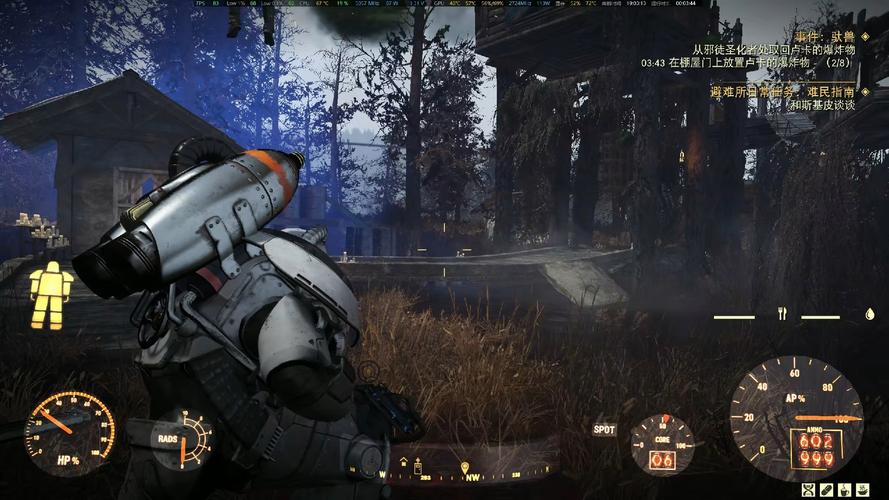
Task: Select the water droplet thirst icon
Action: [869, 314]
